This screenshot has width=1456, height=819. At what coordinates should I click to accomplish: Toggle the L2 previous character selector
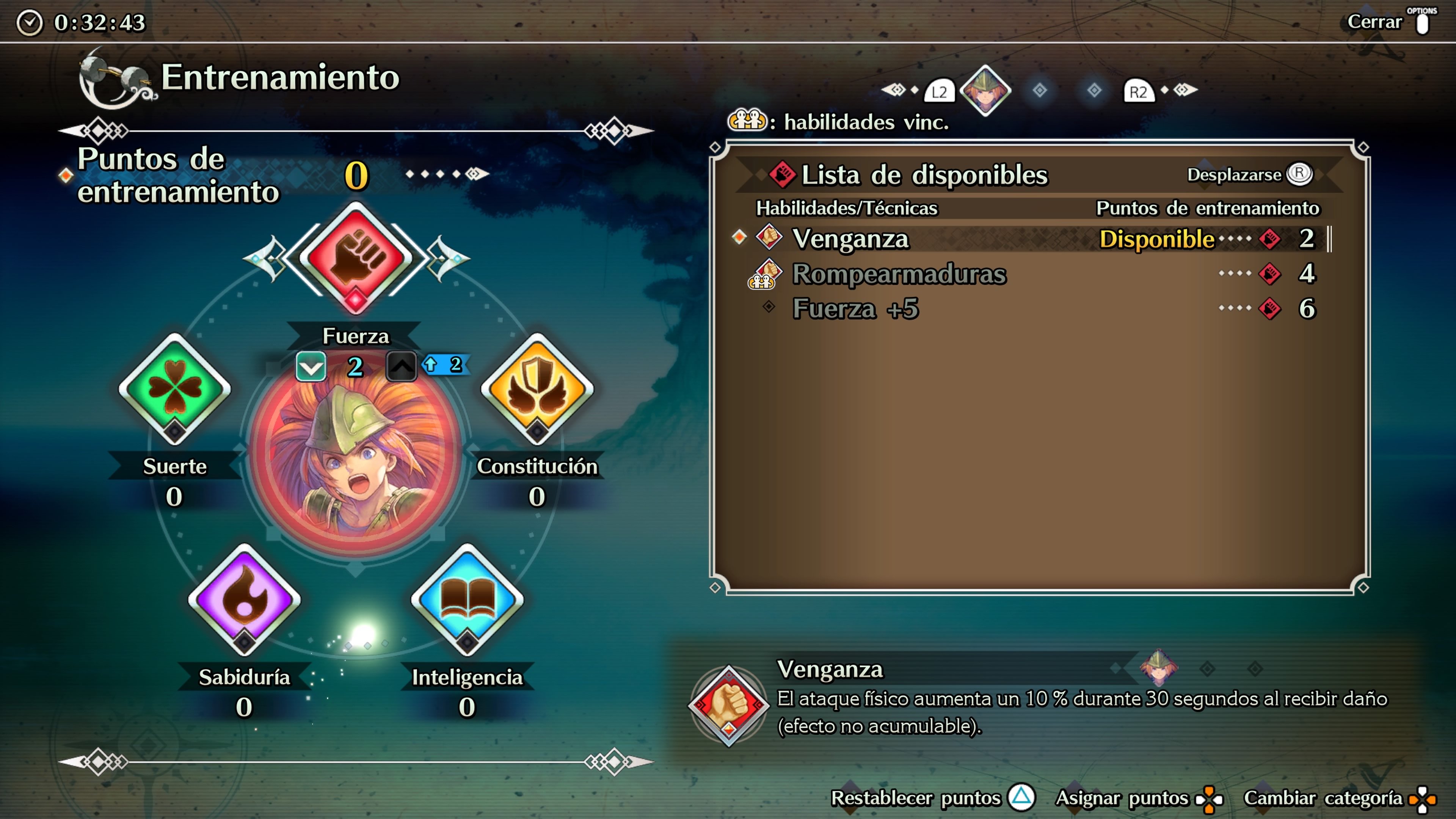[x=940, y=91]
